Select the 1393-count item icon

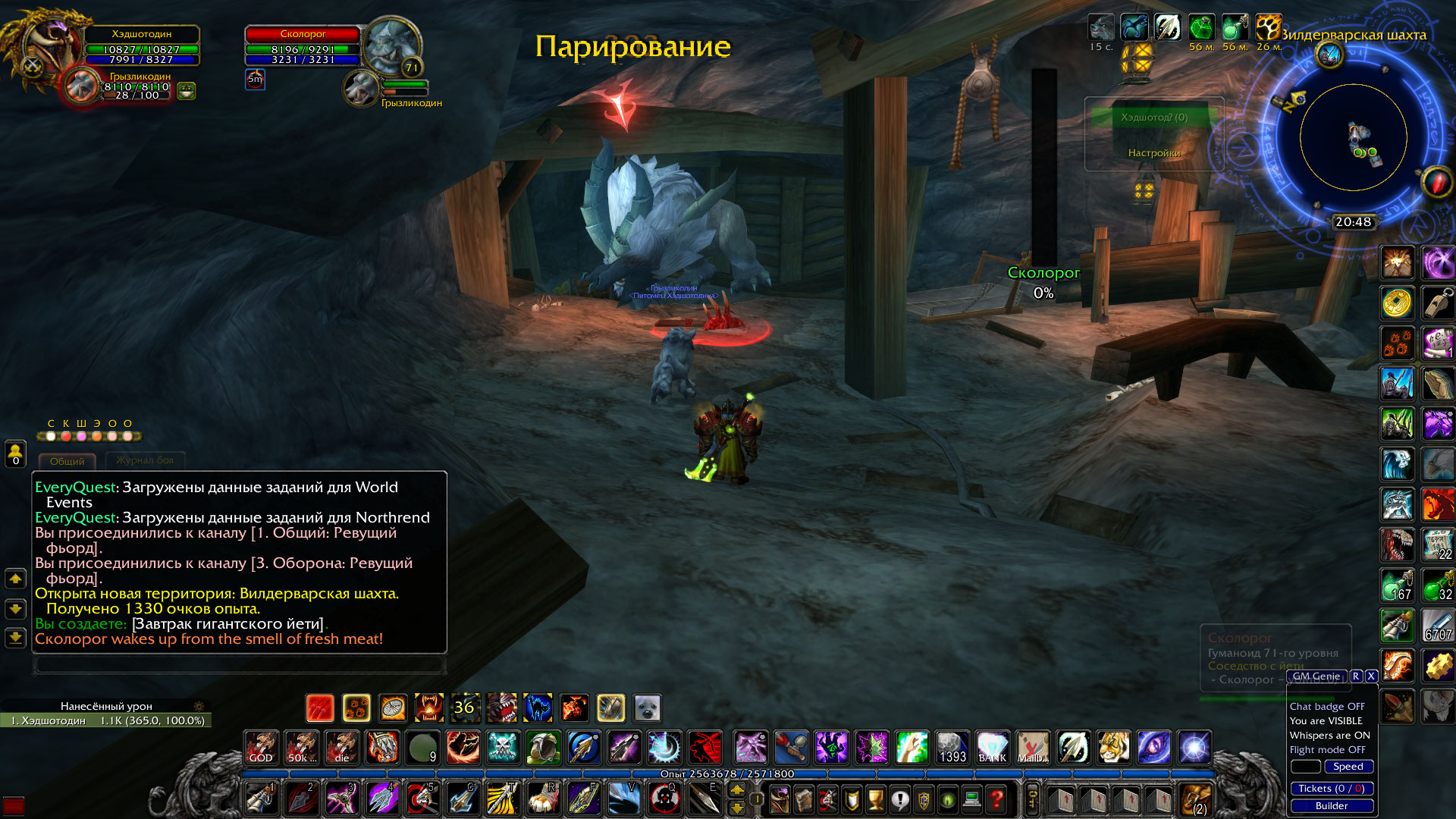952,747
